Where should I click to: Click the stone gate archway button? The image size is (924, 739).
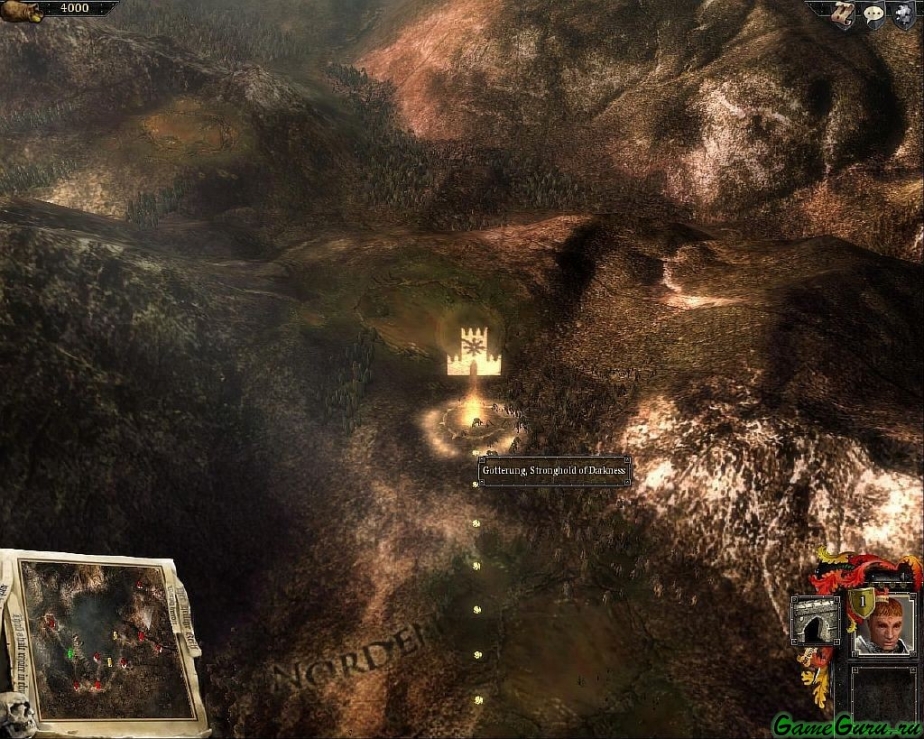(x=815, y=621)
